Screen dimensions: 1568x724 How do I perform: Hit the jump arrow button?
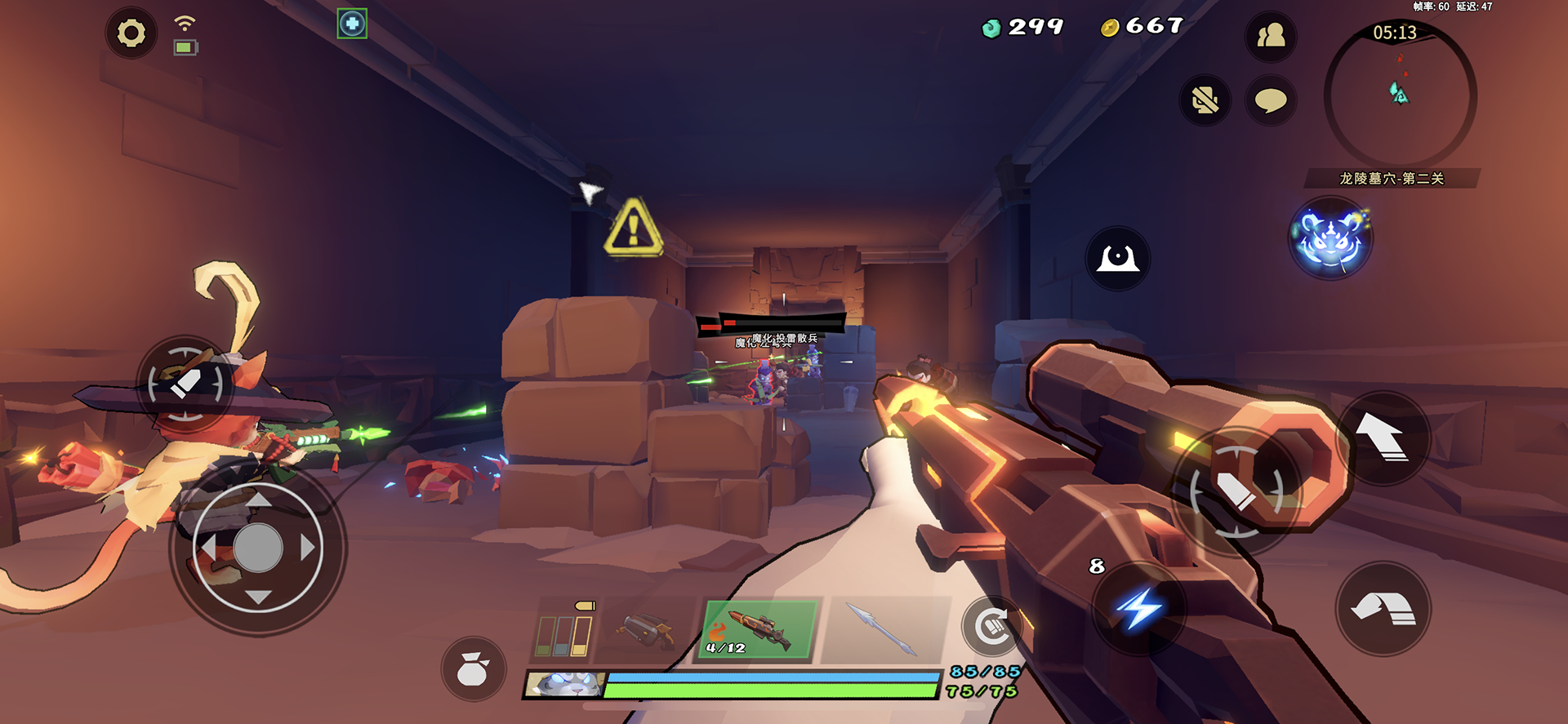click(x=1382, y=438)
